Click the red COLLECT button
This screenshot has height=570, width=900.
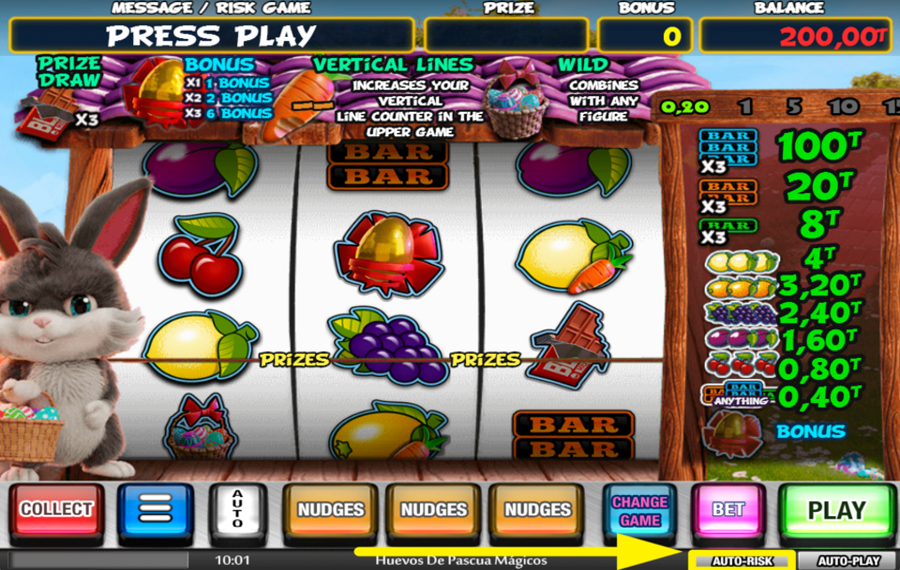click(56, 509)
